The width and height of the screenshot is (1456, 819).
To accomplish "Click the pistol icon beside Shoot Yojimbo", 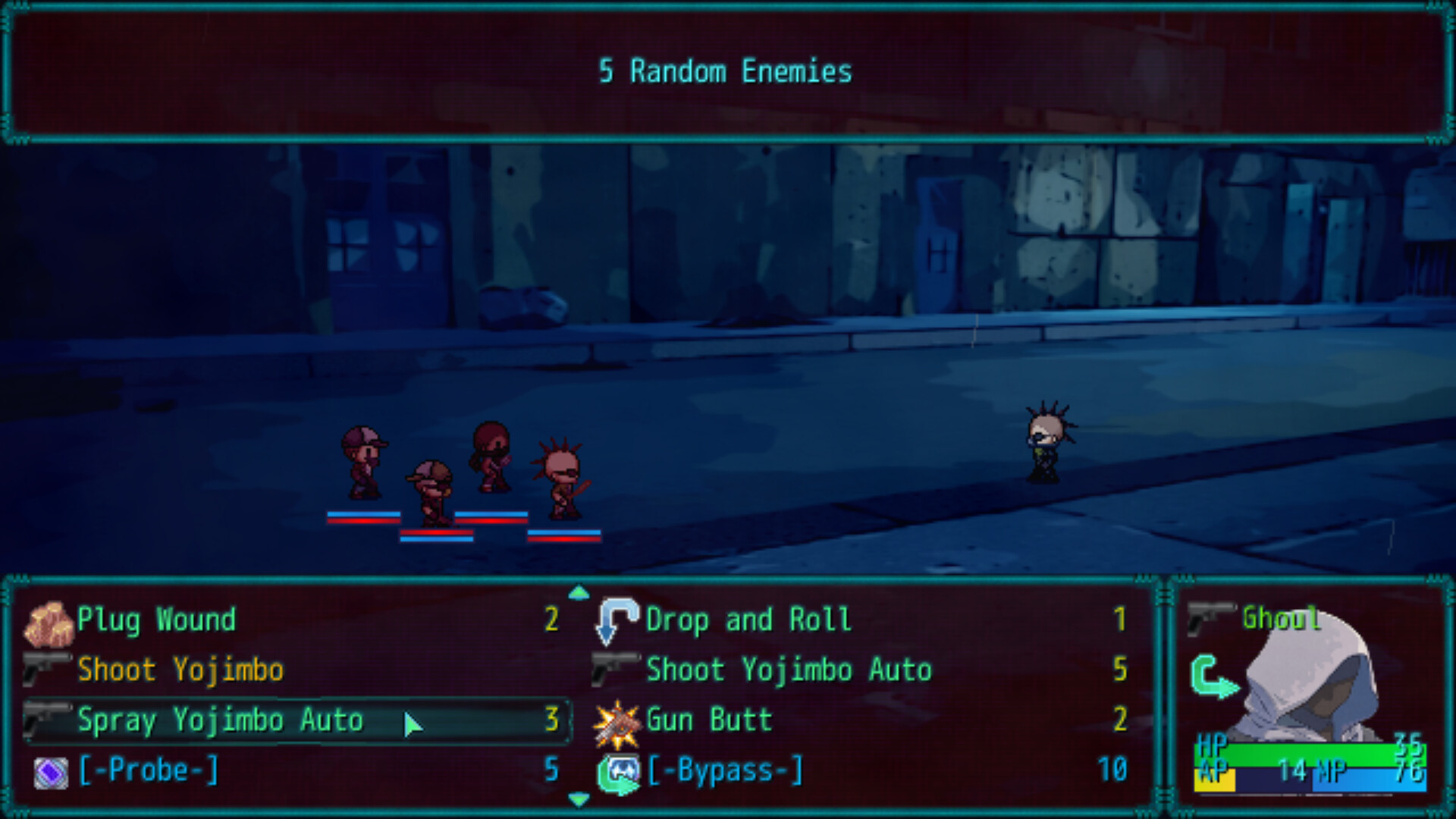I will (47, 670).
